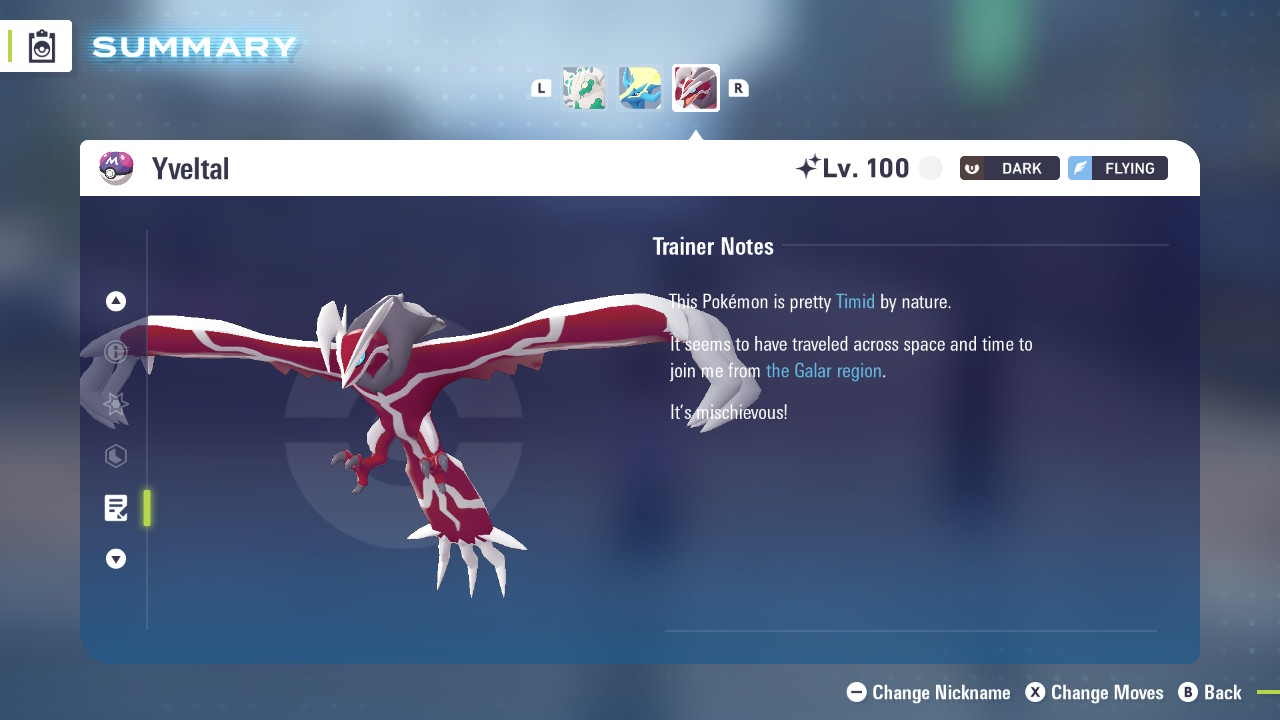This screenshot has height=720, width=1280.
Task: Click the down arrow below the summary tabs
Action: (x=116, y=559)
